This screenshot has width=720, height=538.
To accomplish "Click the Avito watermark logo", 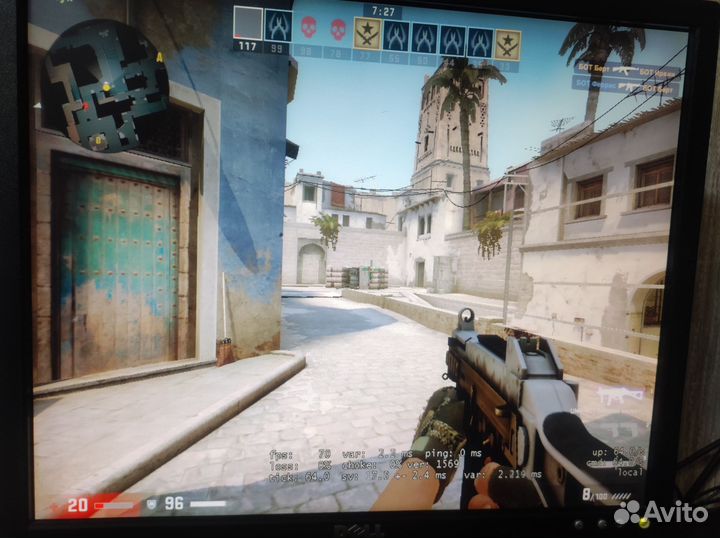I will pyautogui.click(x=661, y=511).
